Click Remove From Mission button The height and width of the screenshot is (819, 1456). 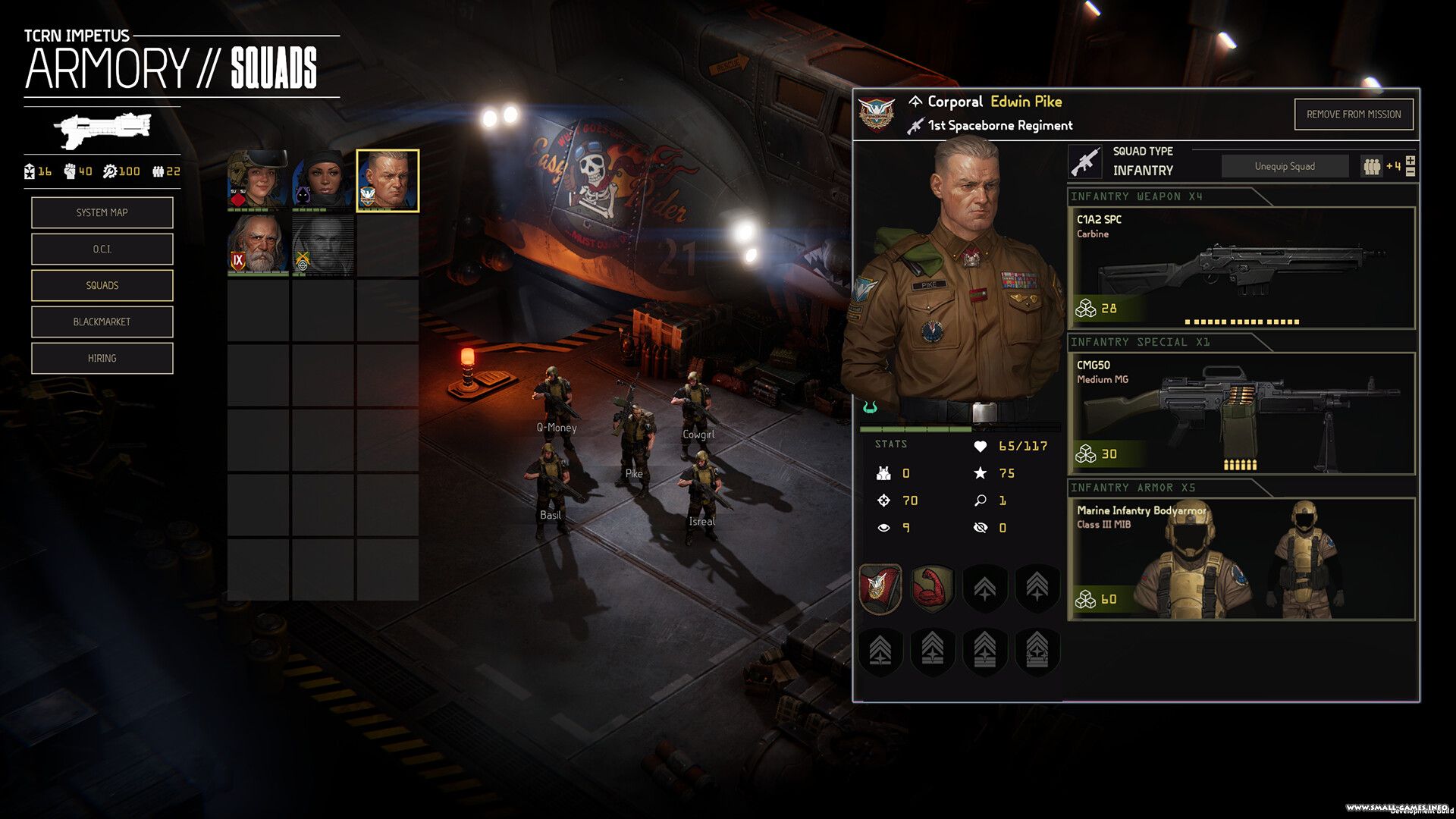point(1353,115)
